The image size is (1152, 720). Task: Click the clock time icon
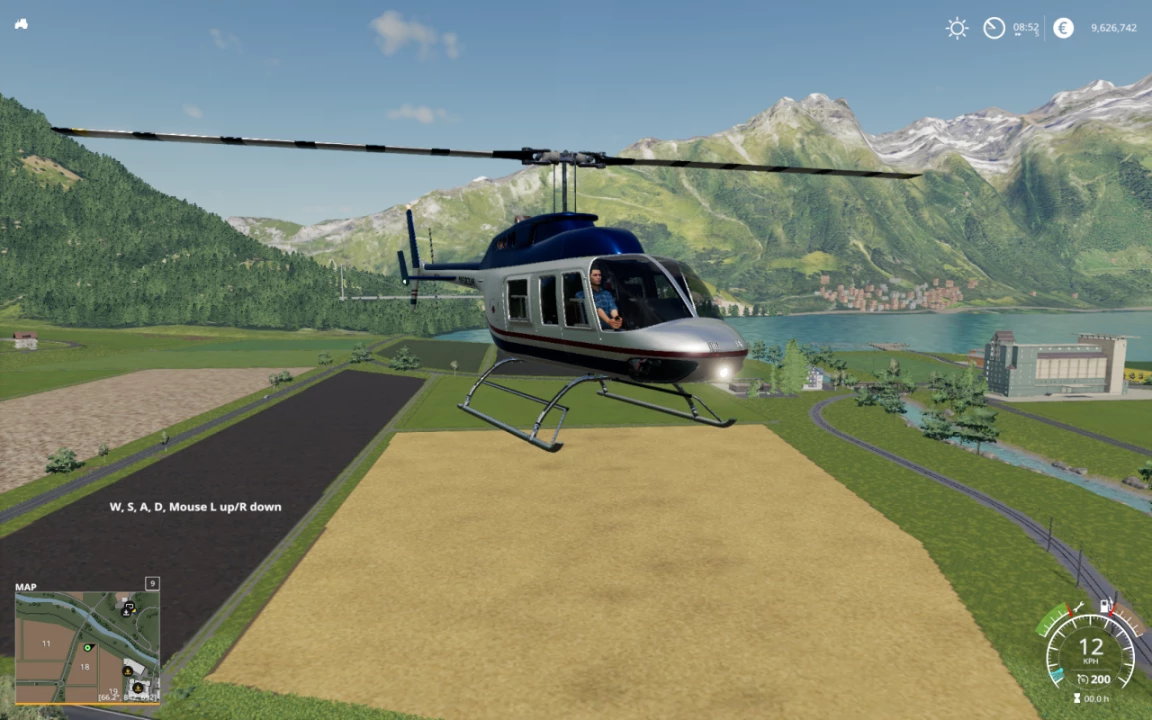tap(993, 28)
